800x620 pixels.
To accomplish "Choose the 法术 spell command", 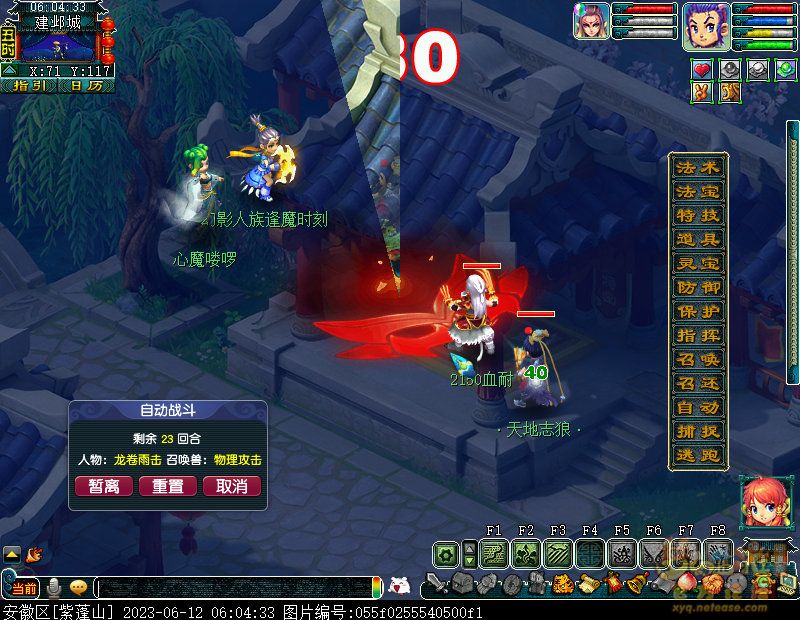I will [697, 168].
